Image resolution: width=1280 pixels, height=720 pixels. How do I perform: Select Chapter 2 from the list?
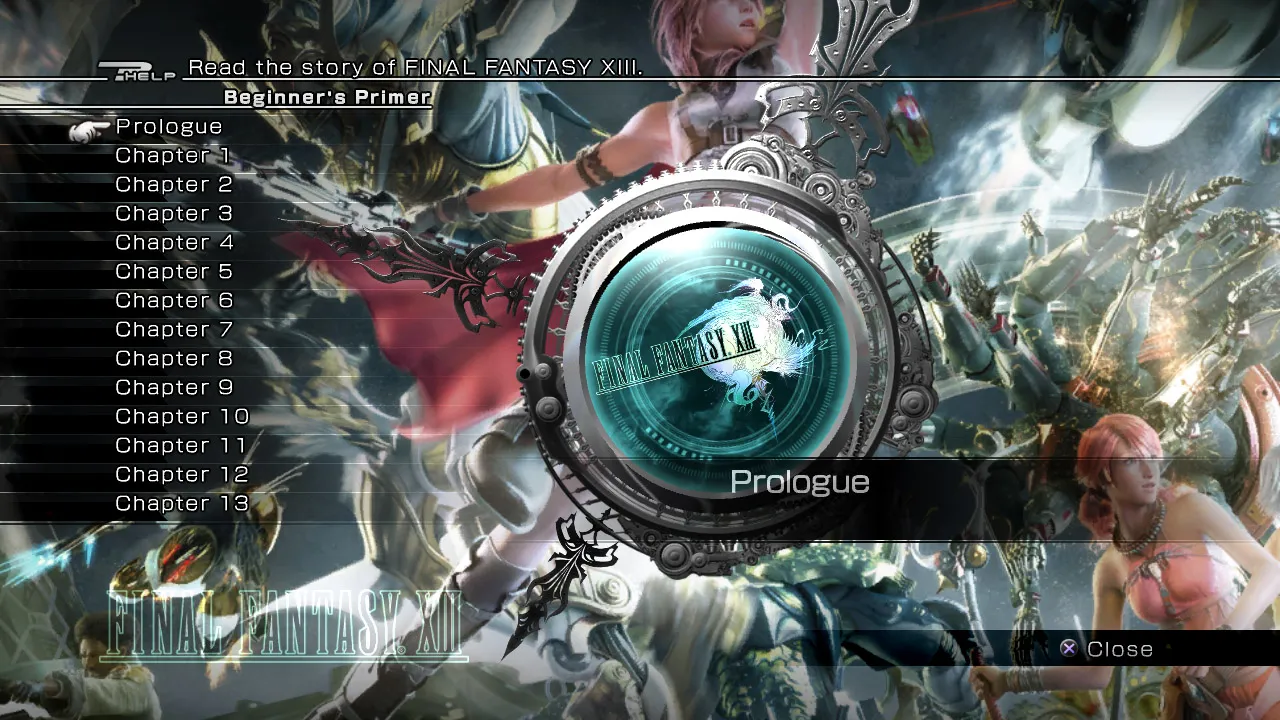tap(173, 185)
